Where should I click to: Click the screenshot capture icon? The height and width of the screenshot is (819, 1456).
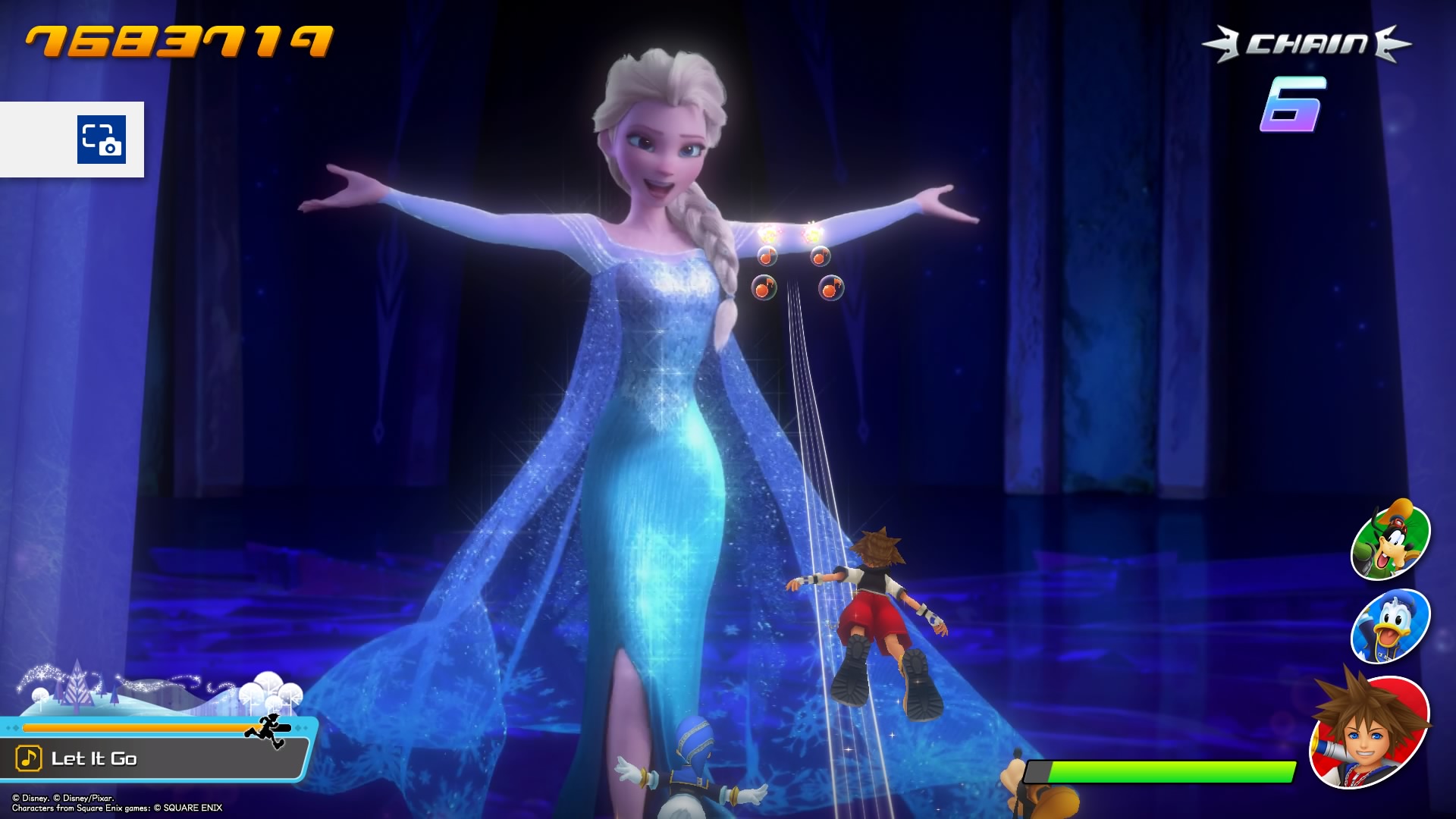102,140
